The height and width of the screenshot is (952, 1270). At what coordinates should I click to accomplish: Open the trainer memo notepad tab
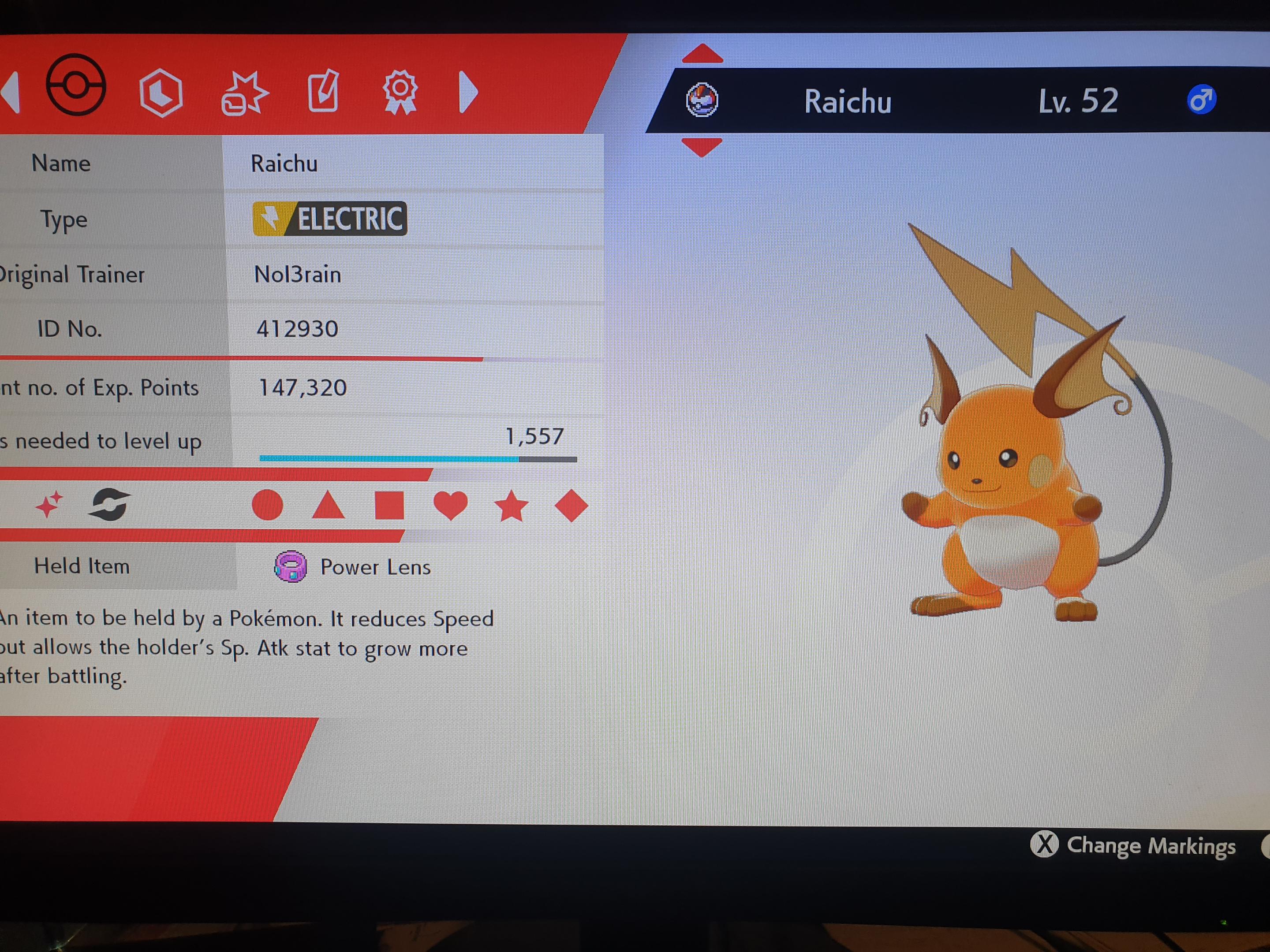coord(324,92)
